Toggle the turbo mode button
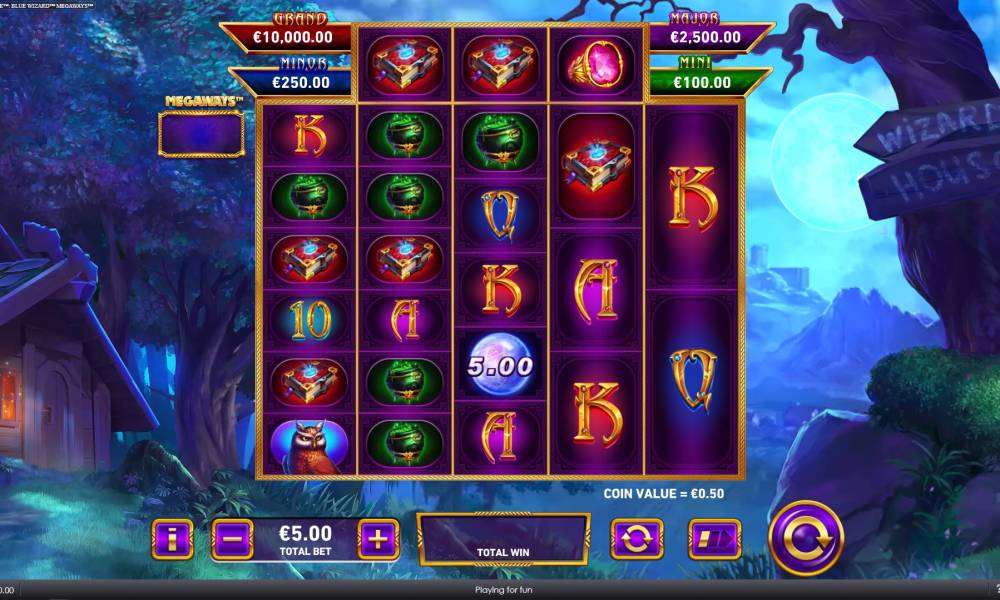 point(714,540)
